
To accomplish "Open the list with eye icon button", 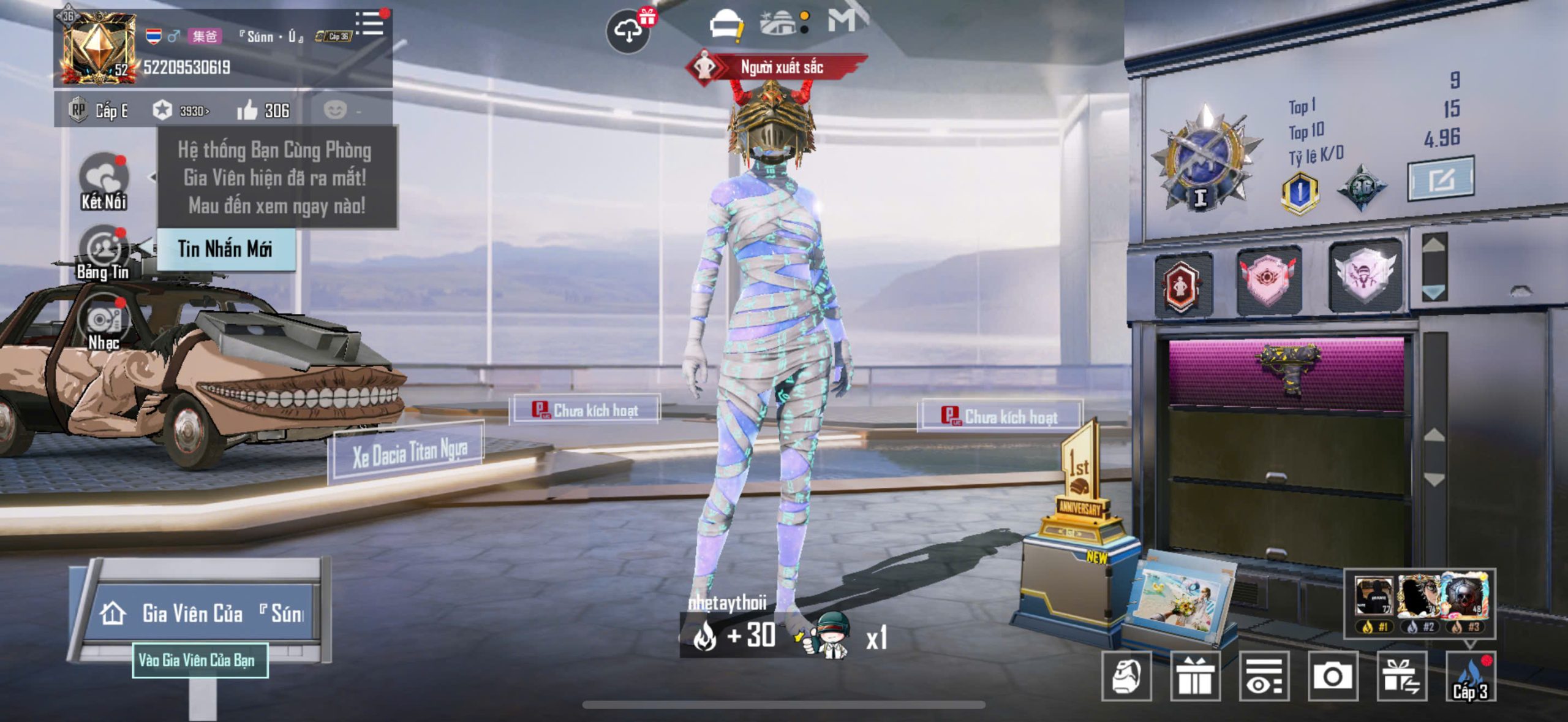I will click(x=1264, y=677).
